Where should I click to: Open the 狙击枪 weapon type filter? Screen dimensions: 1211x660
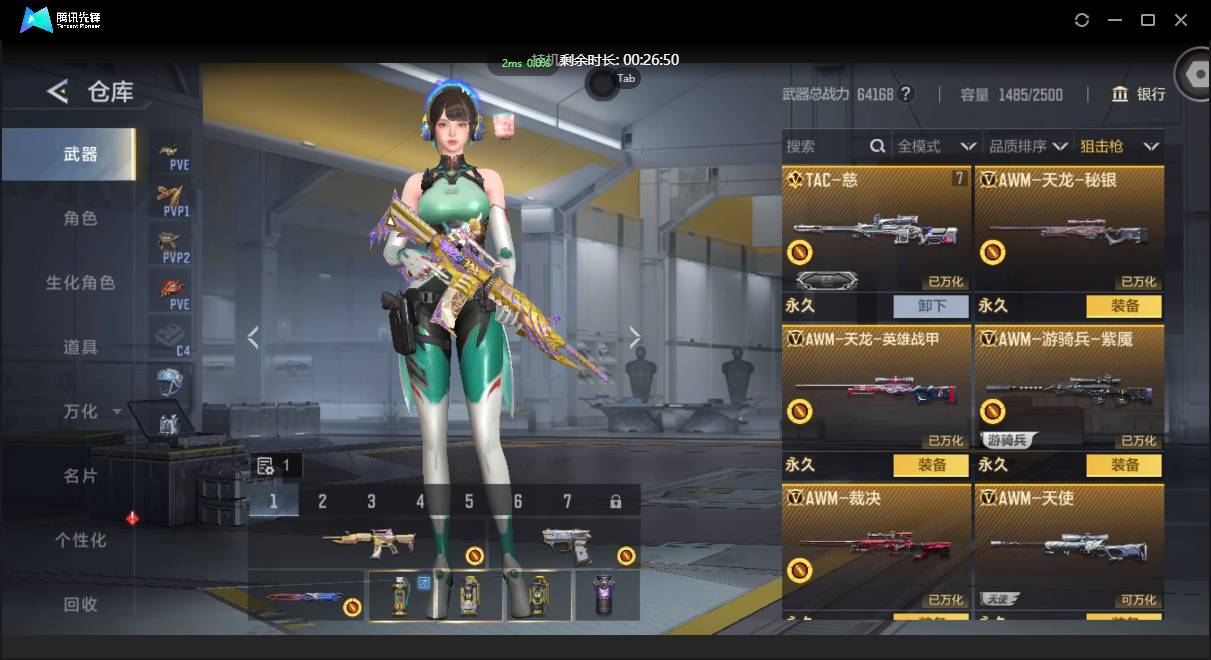click(1119, 146)
